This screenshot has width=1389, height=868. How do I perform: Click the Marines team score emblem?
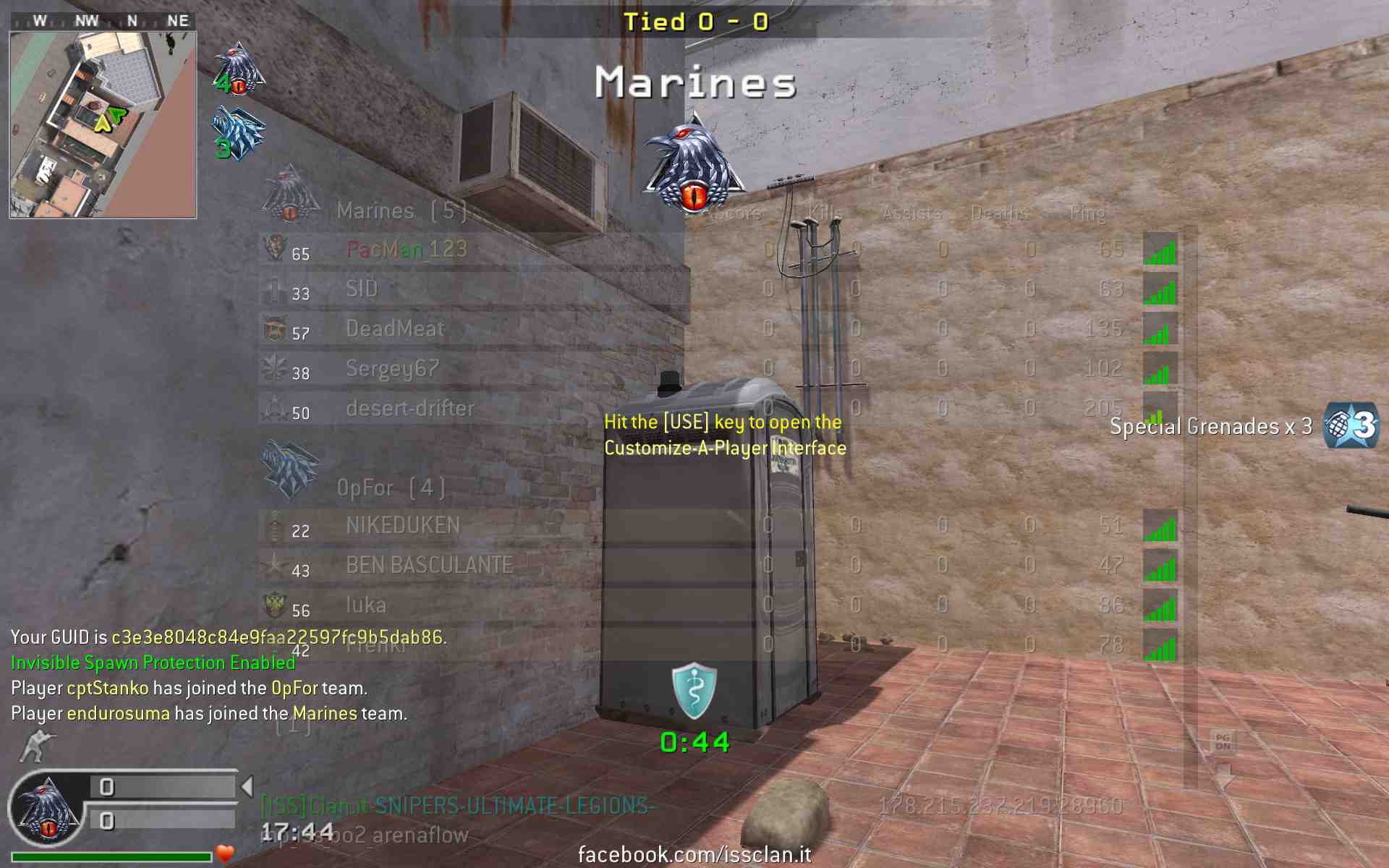pos(239,69)
